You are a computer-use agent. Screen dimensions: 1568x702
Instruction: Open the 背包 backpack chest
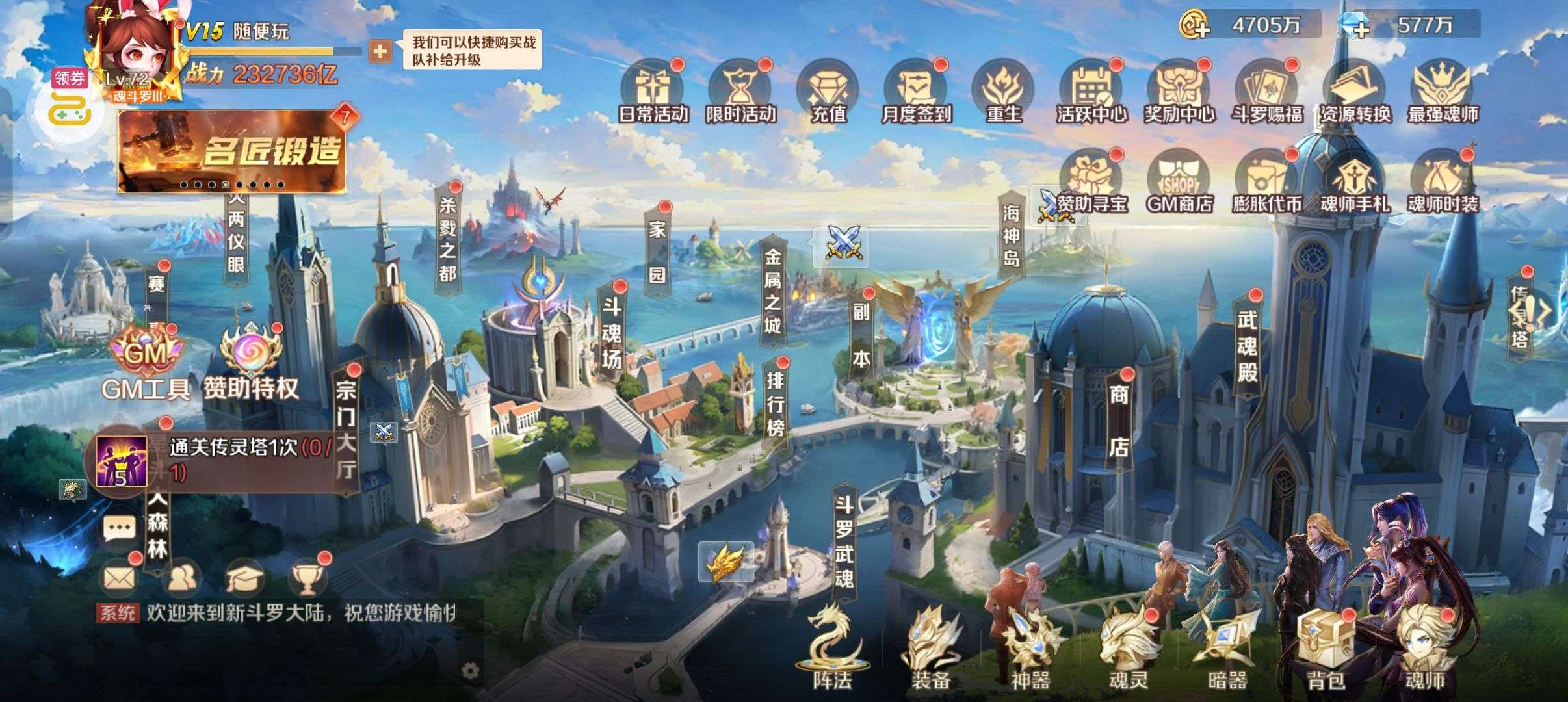[x=1325, y=647]
